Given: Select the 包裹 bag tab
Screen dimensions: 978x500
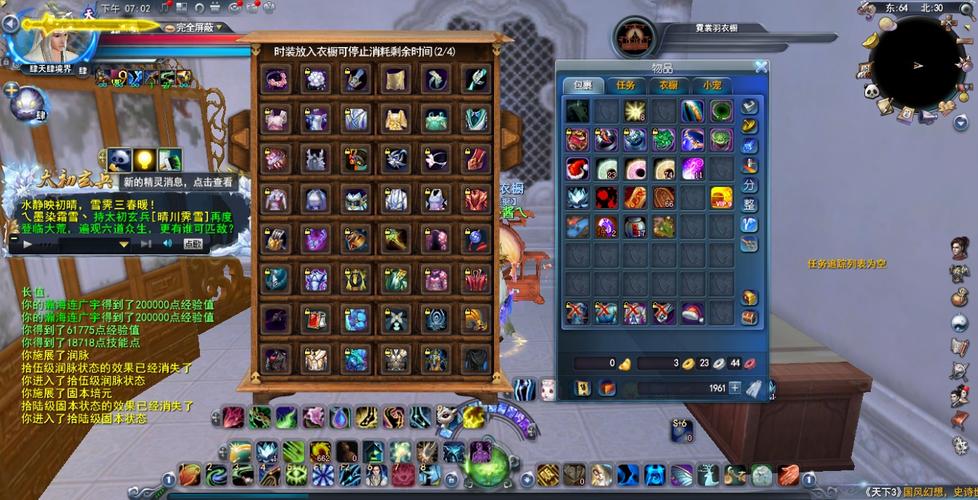Looking at the screenshot, I should click(x=583, y=86).
